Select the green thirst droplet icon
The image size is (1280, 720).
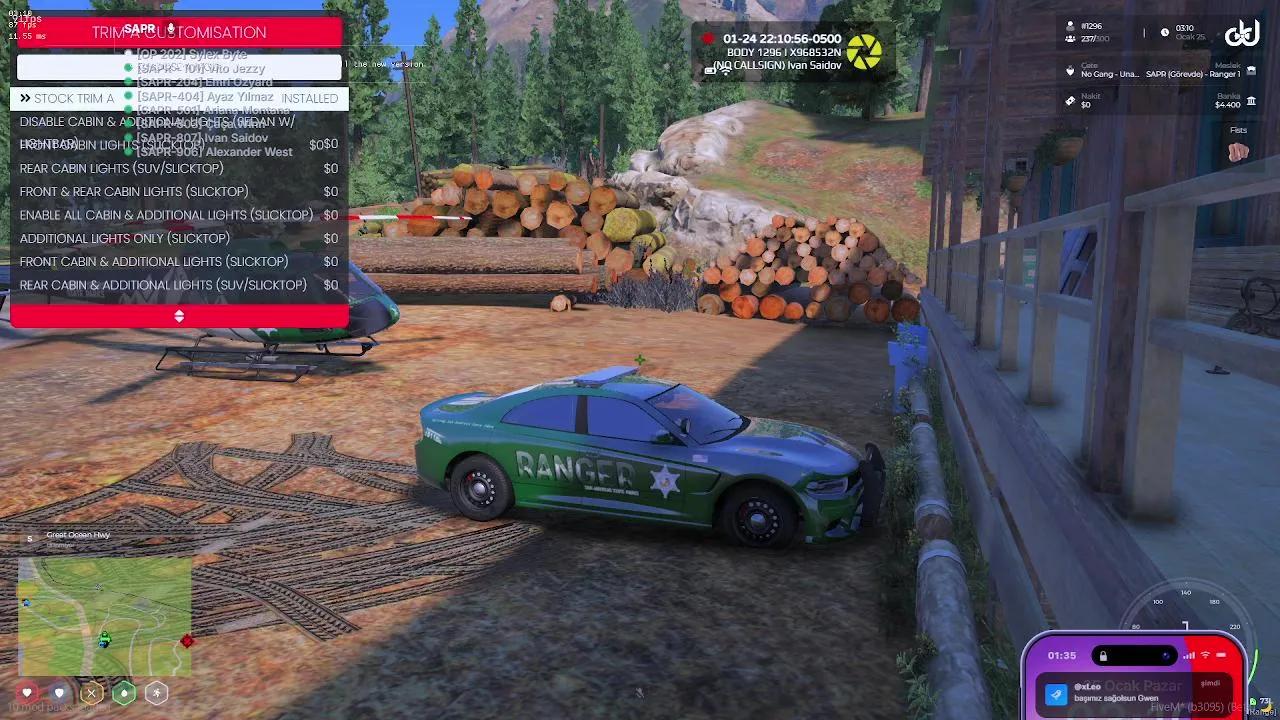124,693
